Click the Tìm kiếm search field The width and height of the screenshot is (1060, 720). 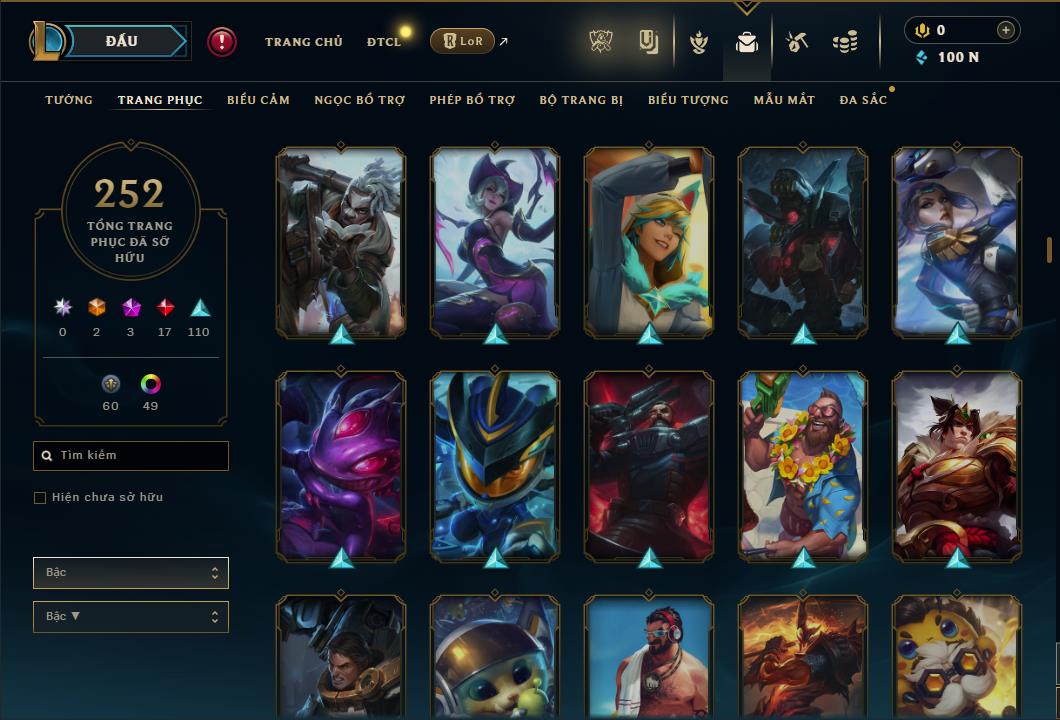point(131,456)
